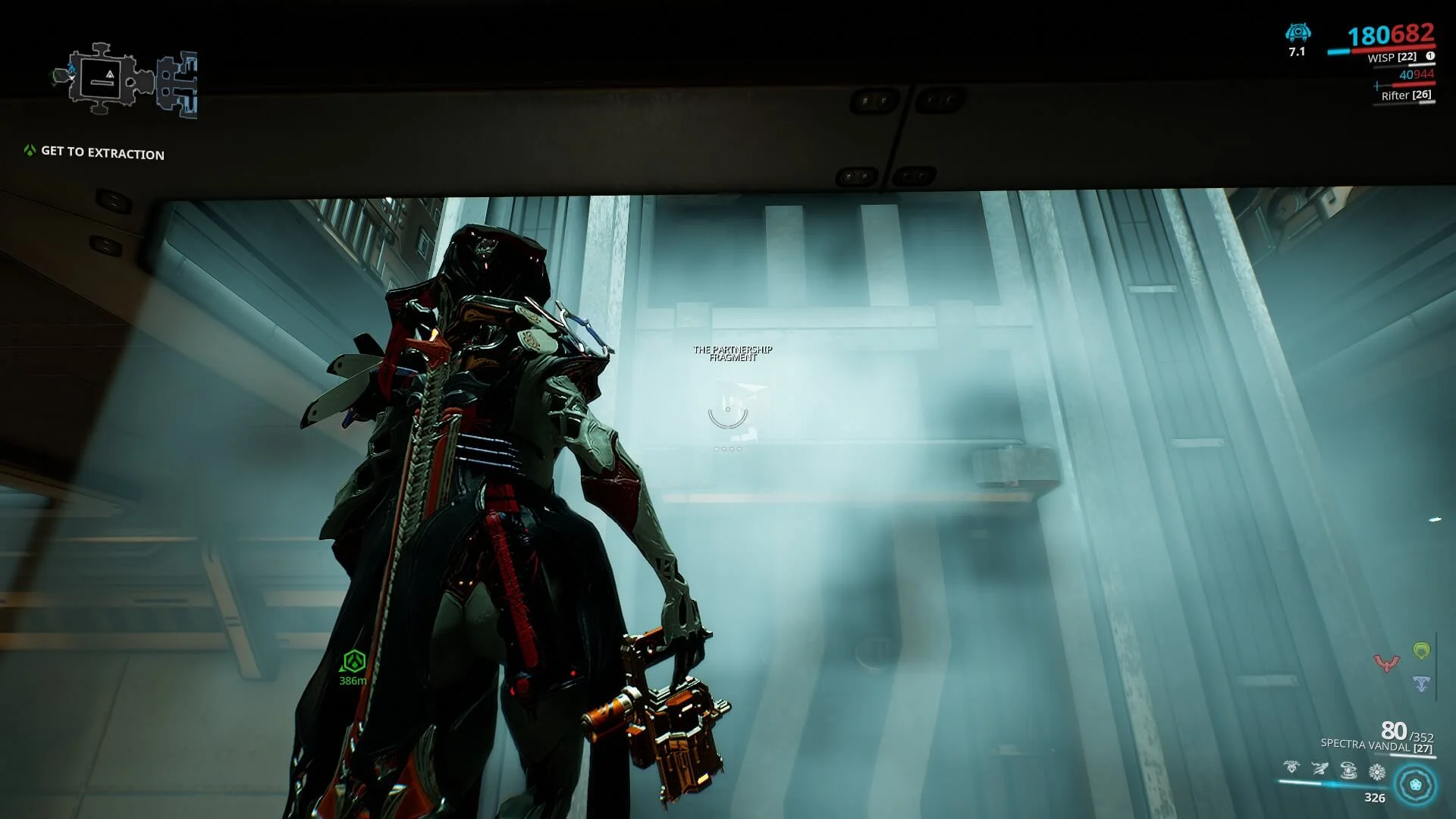Select the Get to Extraction objective
Viewport: 1456px width, 819px height.
point(102,152)
